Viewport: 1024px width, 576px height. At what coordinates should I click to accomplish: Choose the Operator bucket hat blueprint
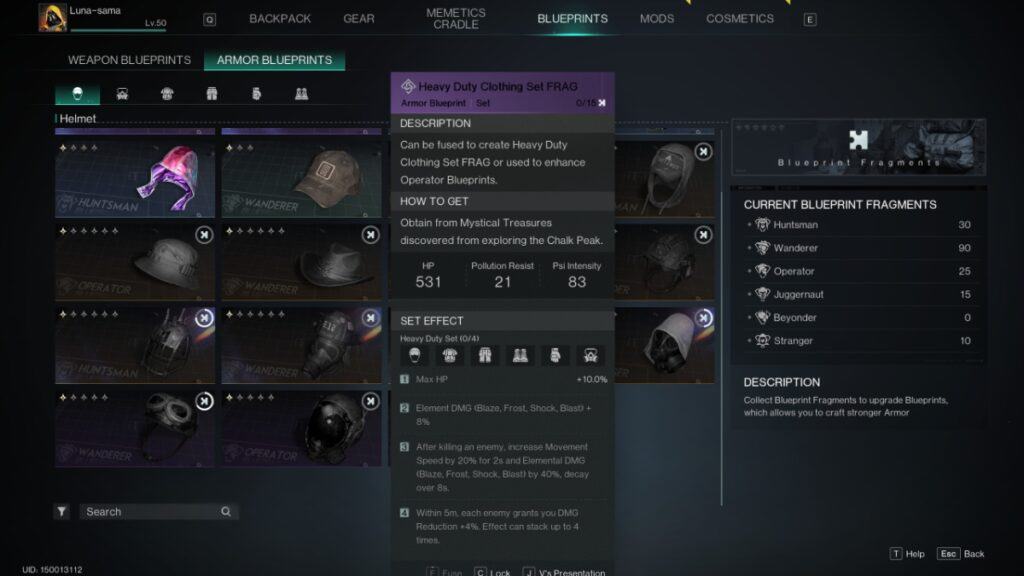(x=135, y=261)
